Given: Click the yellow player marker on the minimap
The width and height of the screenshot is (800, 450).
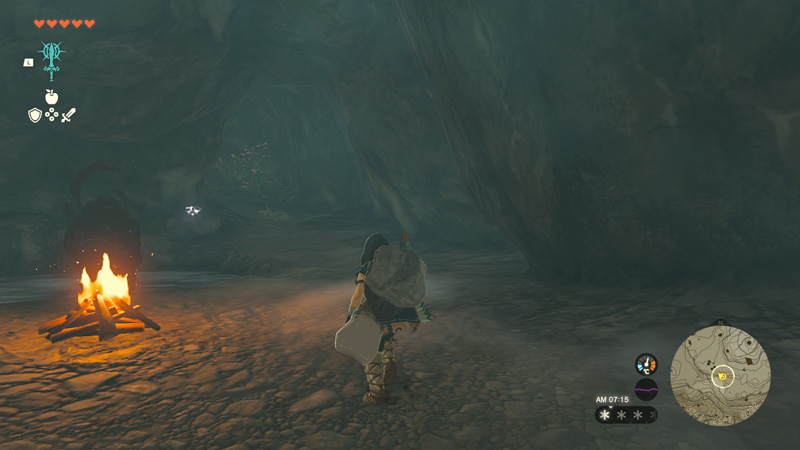Looking at the screenshot, I should tap(722, 376).
